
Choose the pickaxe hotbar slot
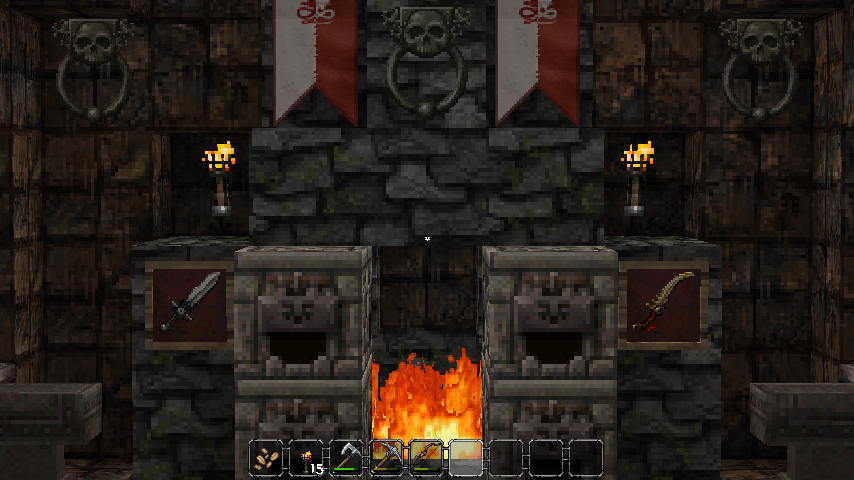tap(386, 457)
